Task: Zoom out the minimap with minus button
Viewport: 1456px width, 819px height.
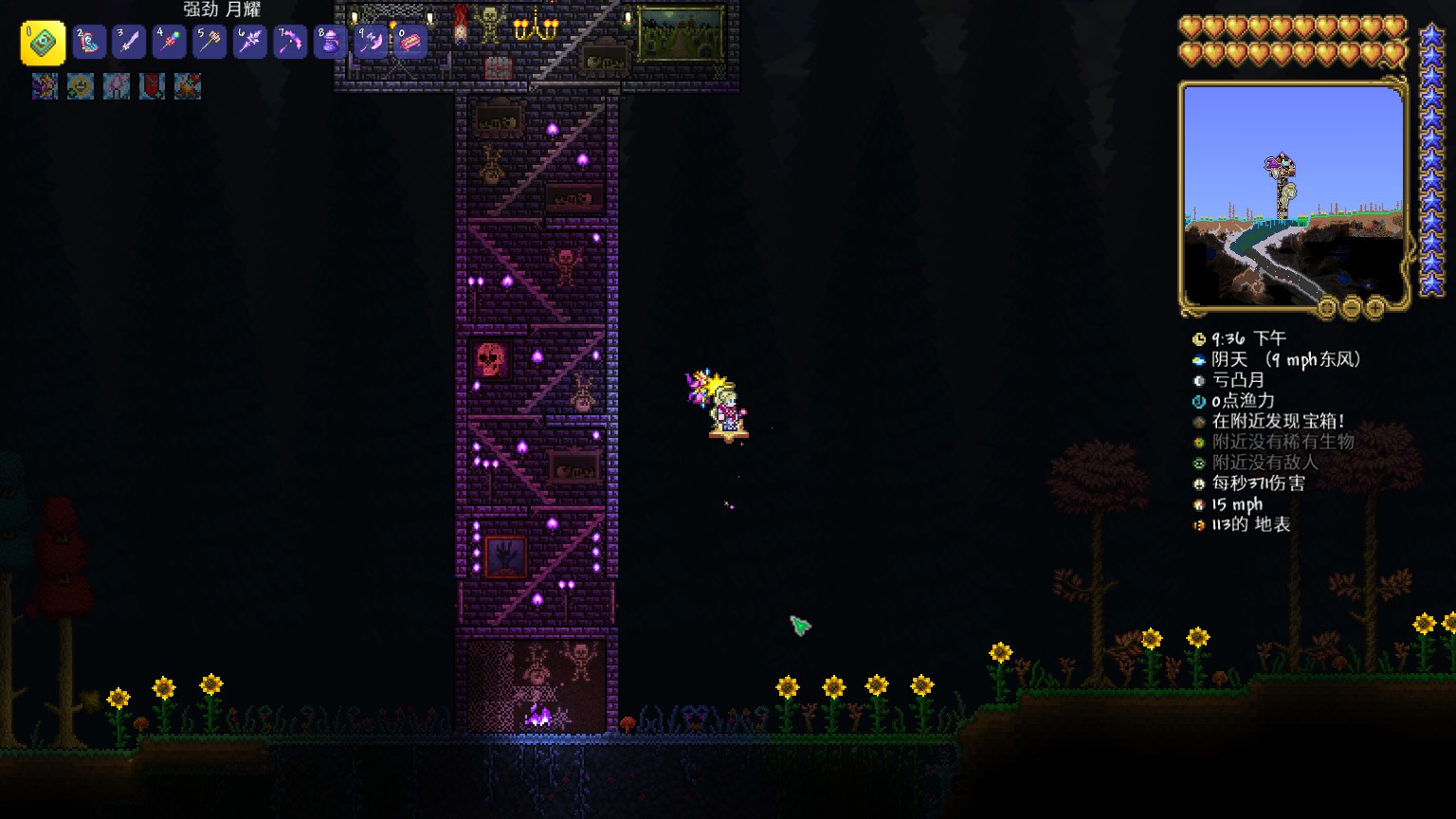Action: tap(1351, 307)
